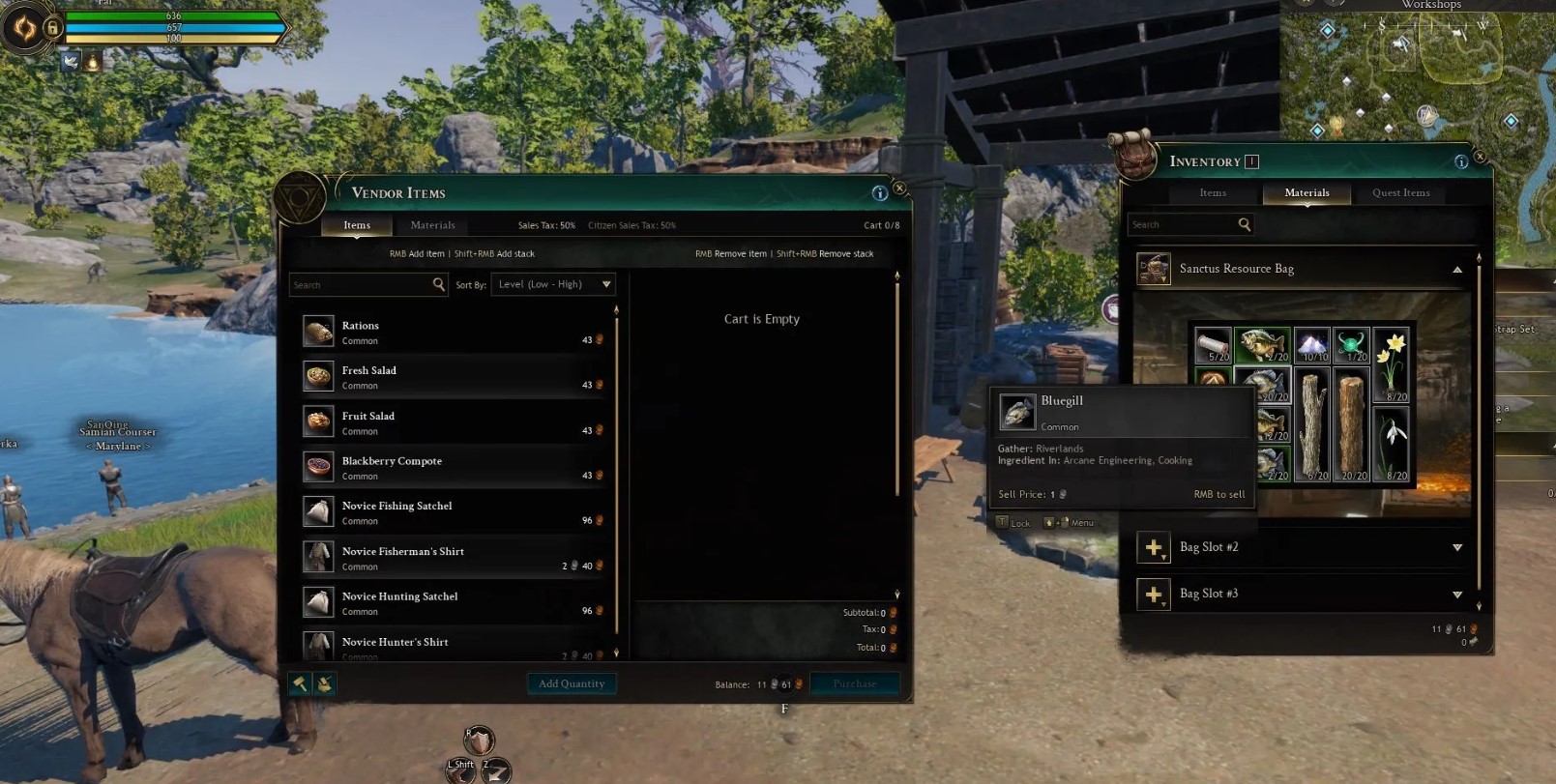The width and height of the screenshot is (1556, 784).
Task: Switch to vendor Materials tab
Action: 432,225
